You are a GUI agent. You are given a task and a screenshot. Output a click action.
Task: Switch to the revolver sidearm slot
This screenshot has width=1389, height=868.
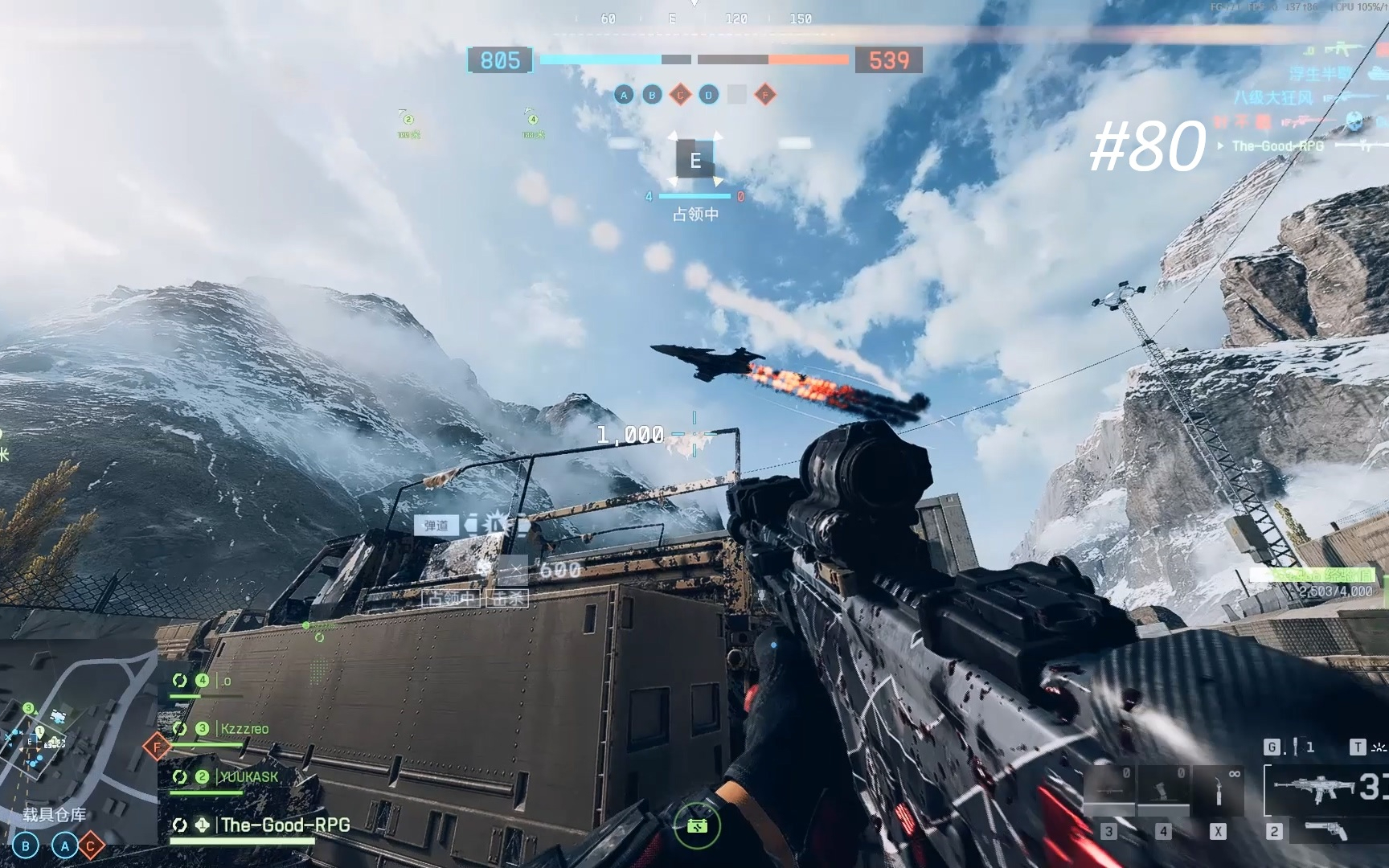tap(1326, 831)
